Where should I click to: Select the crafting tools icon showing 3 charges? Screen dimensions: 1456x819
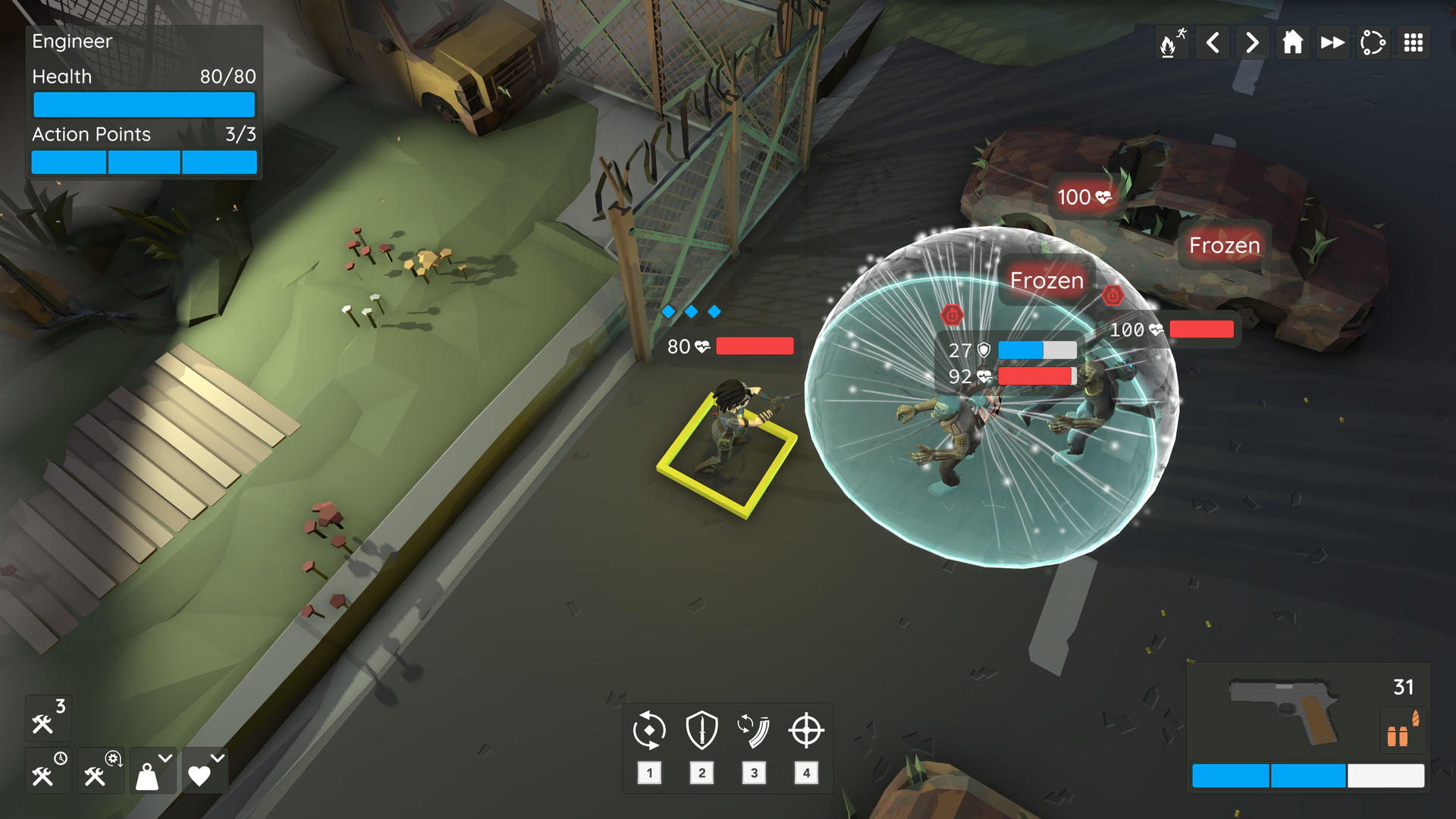47,717
